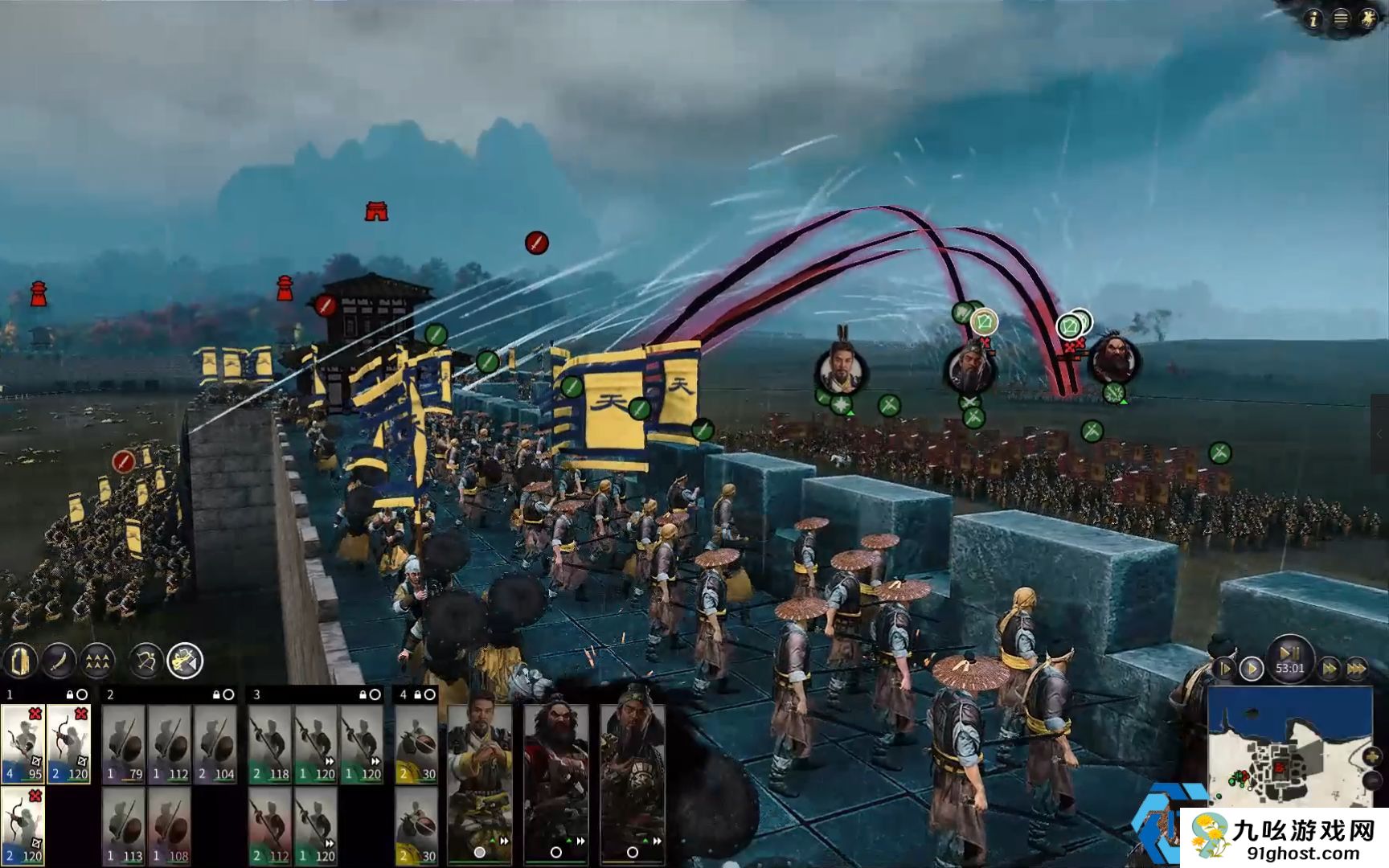Toggle the highlighted skirmish mode icon
1389x868 pixels.
[185, 661]
